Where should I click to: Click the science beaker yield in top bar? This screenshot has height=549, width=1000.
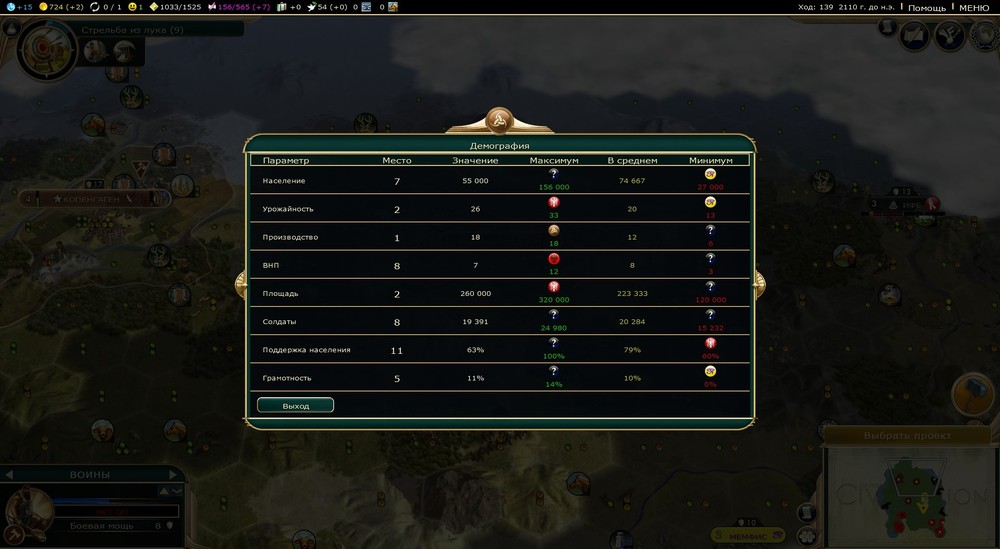20,7
